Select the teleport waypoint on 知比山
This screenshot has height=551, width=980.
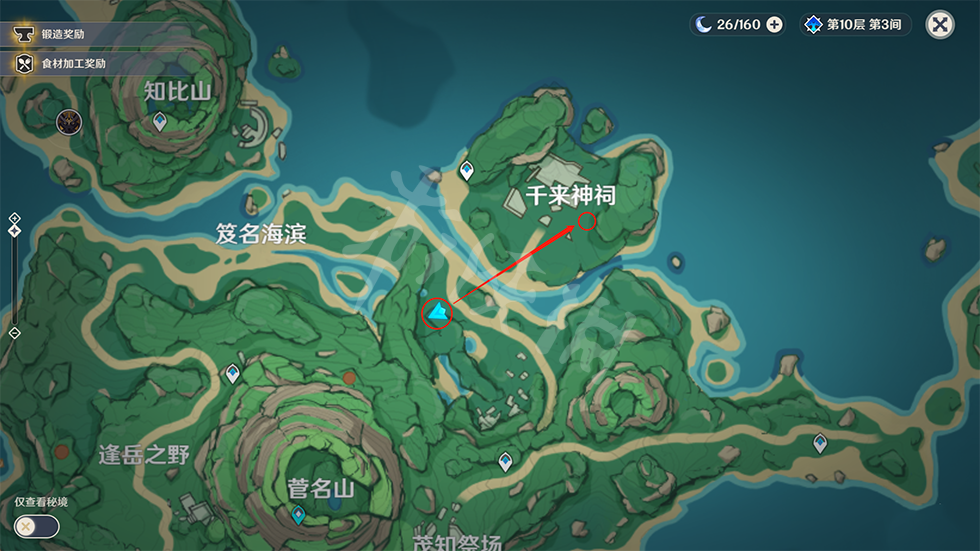160,122
